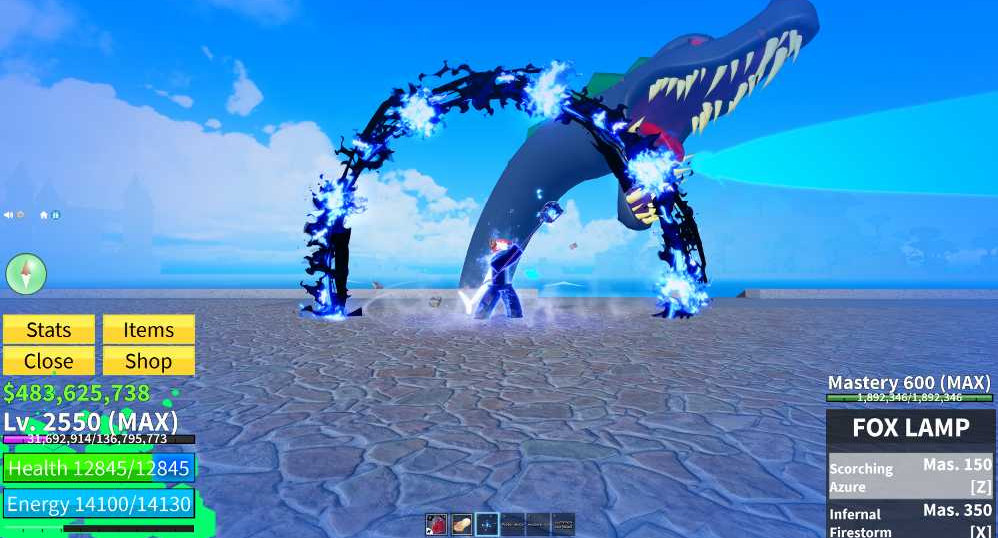Toggle the speaker sound icon
998x538 pixels.
(9, 215)
